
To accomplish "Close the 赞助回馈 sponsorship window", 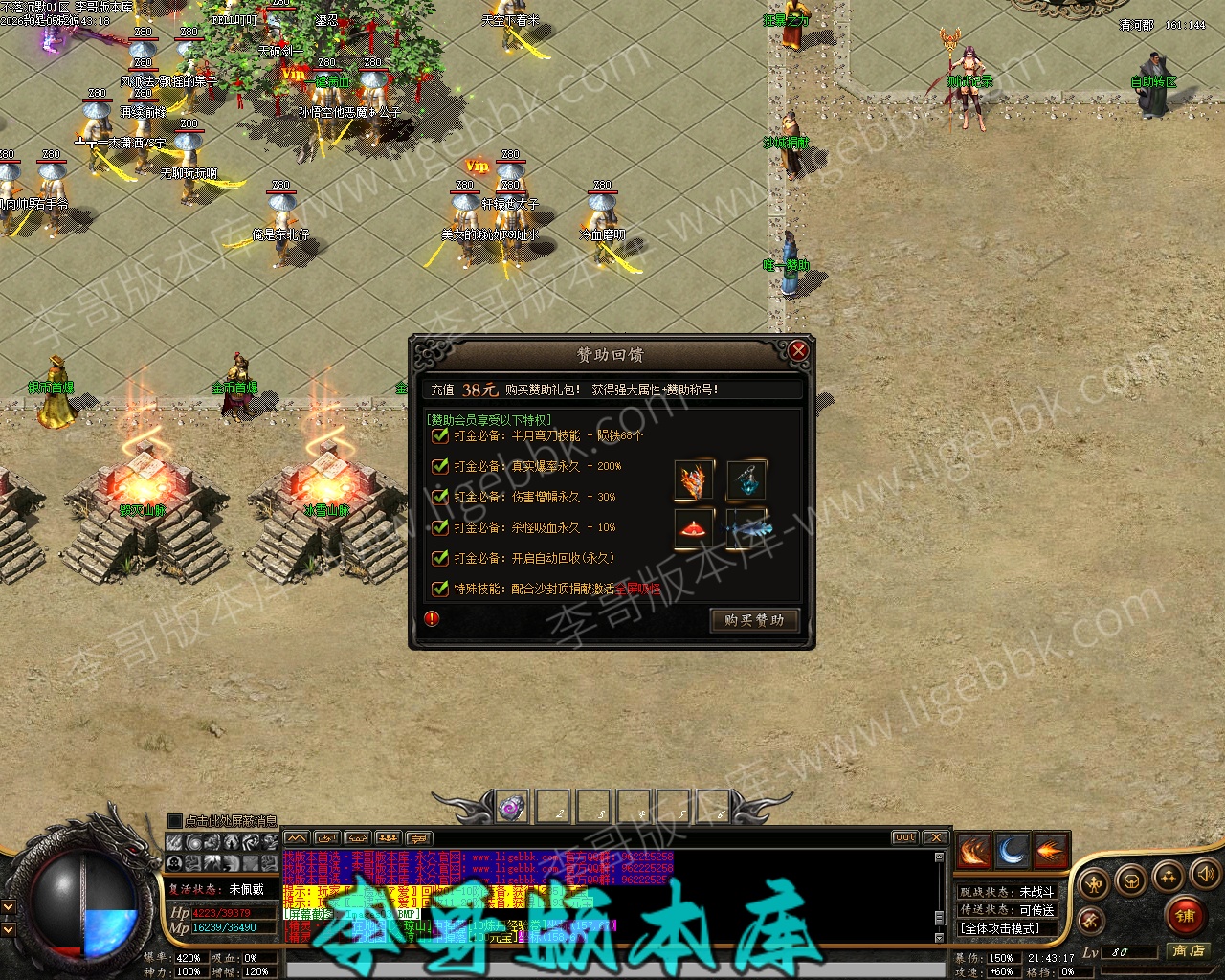I will pos(798,351).
